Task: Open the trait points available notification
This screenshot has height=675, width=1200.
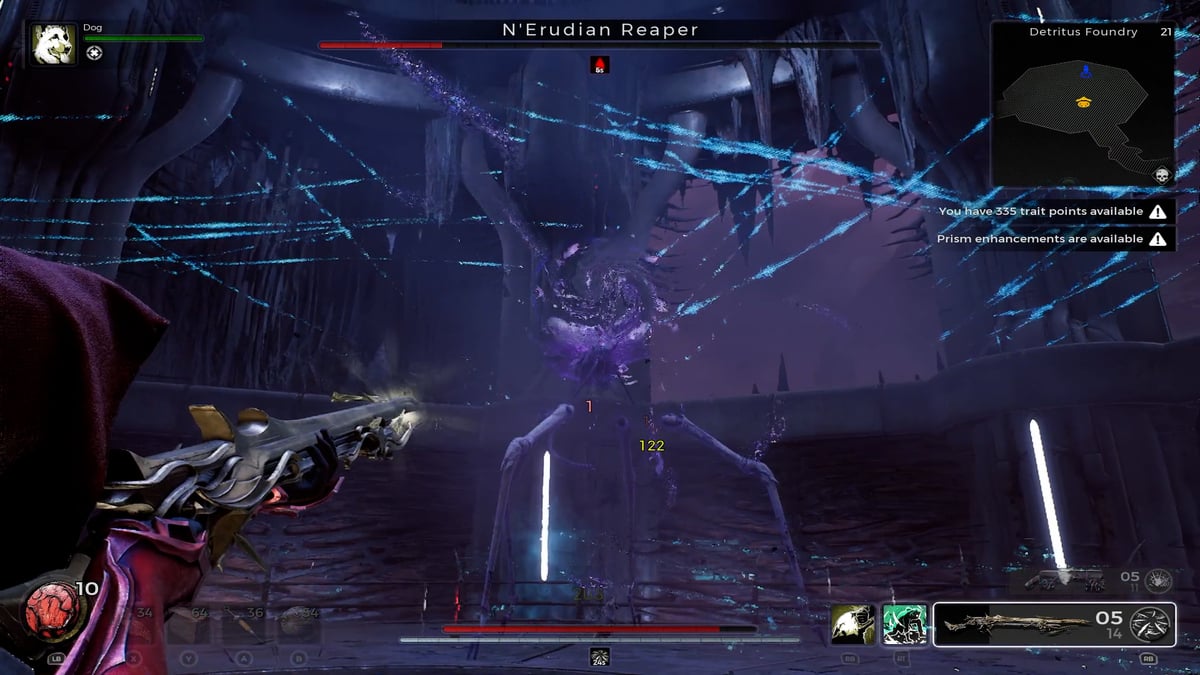Action: tap(1056, 212)
